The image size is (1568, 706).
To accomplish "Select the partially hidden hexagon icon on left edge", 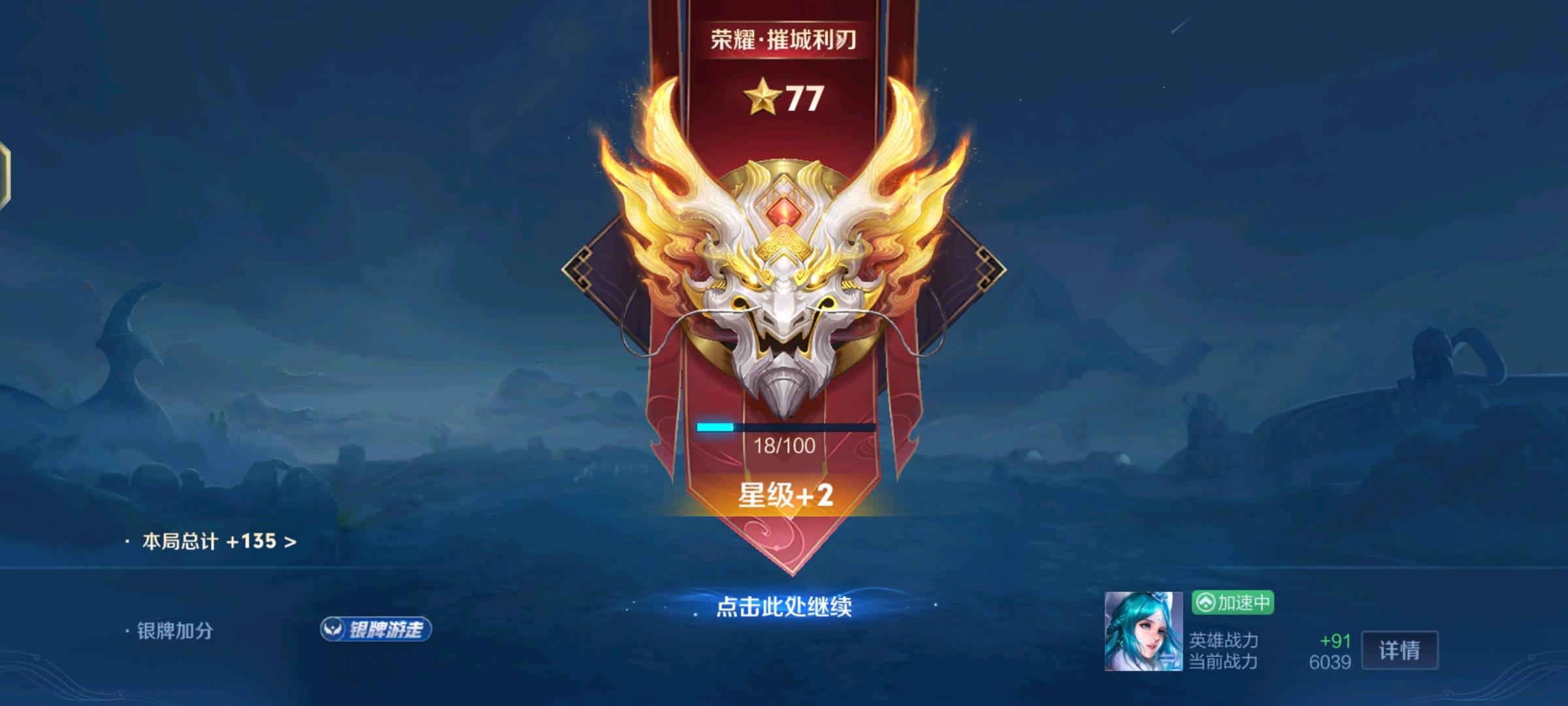I will (7, 175).
